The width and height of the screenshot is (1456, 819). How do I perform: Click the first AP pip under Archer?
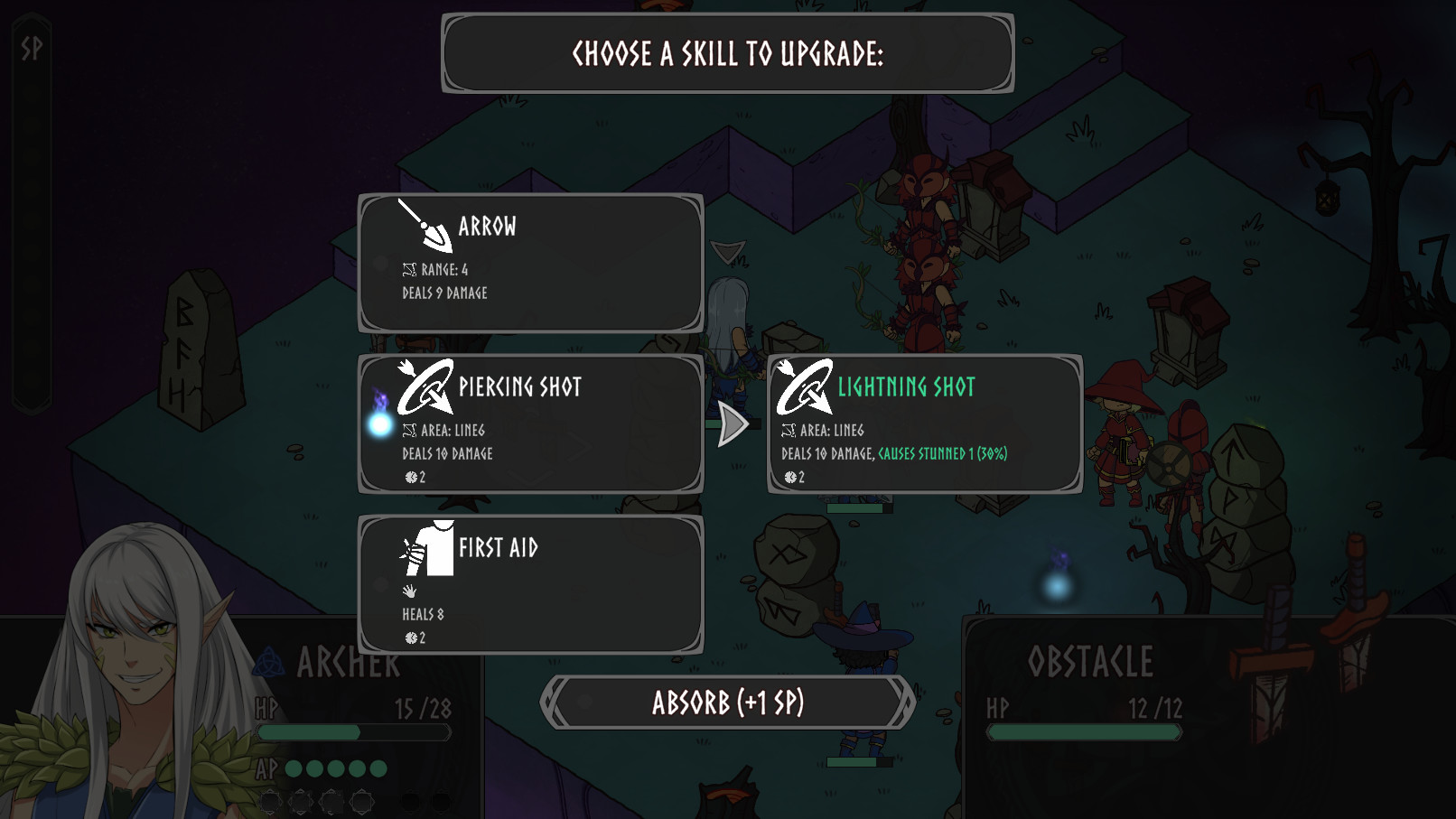point(294,769)
